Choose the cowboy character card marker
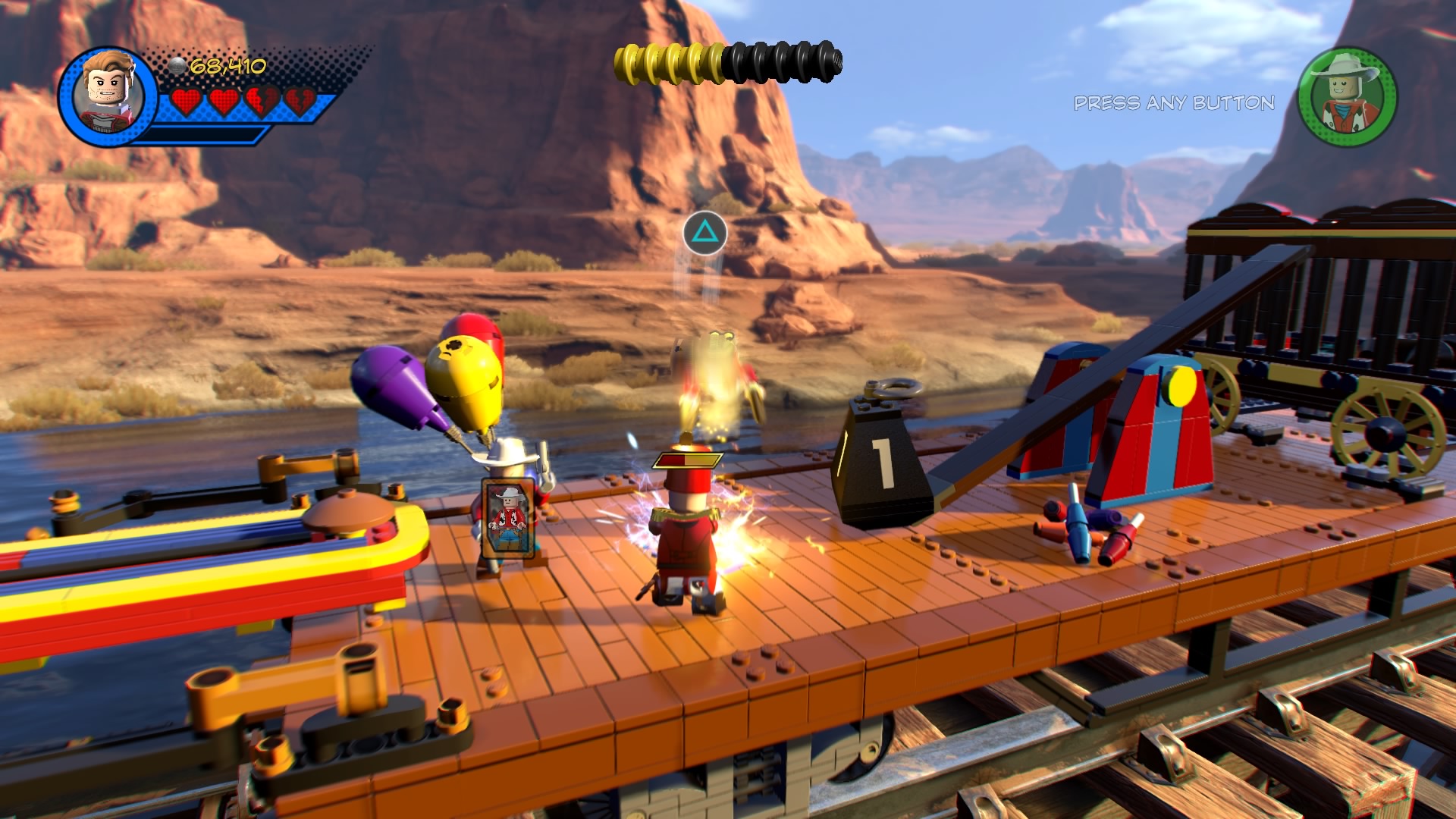The width and height of the screenshot is (1456, 819). coord(508,519)
